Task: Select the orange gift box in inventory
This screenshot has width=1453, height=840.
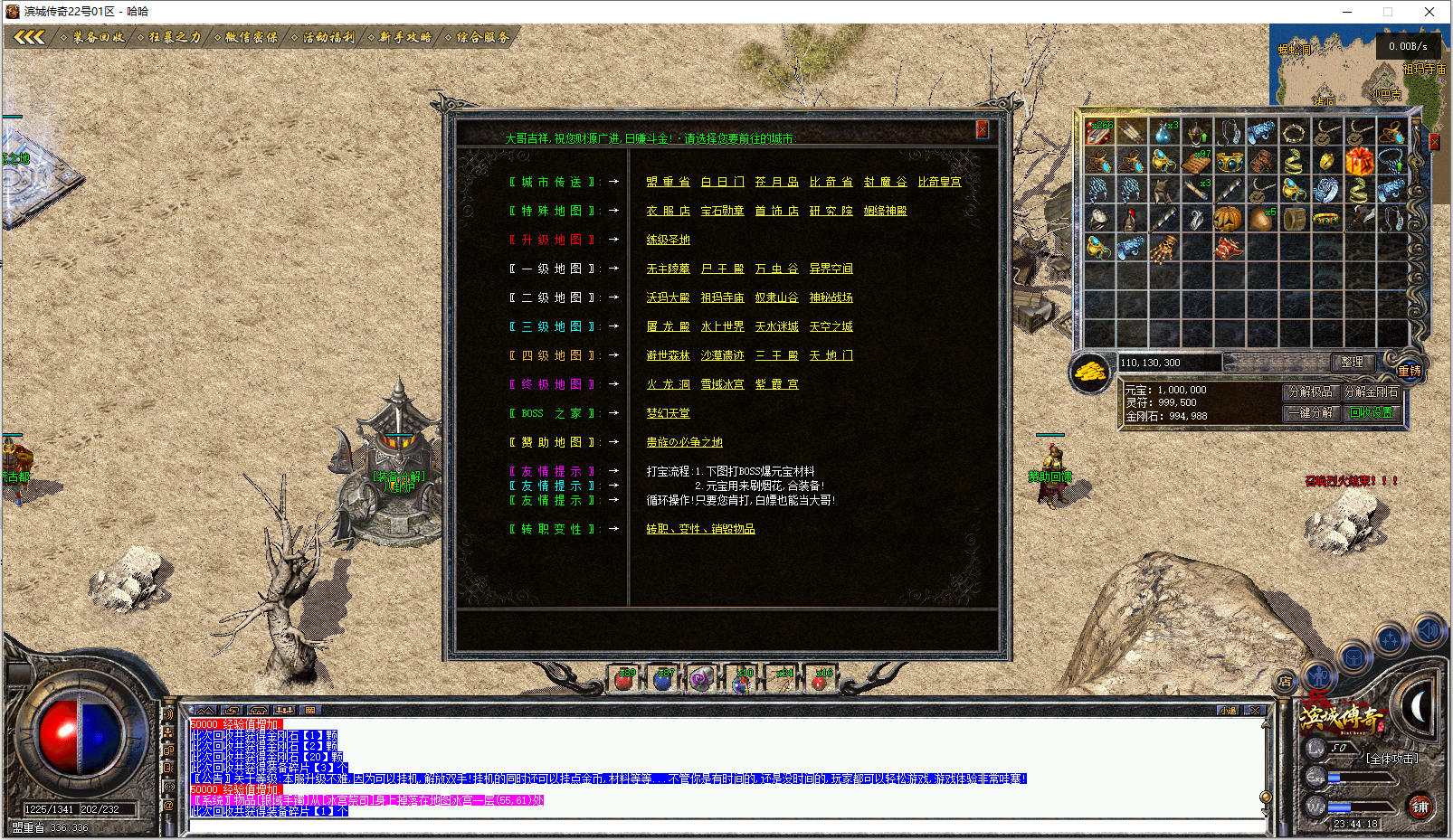Action: tap(1359, 162)
